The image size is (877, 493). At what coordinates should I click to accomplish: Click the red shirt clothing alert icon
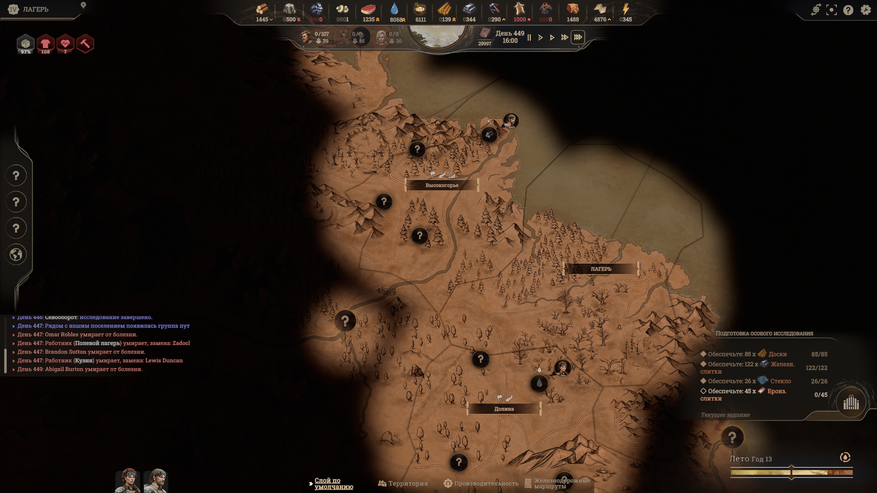(45, 44)
